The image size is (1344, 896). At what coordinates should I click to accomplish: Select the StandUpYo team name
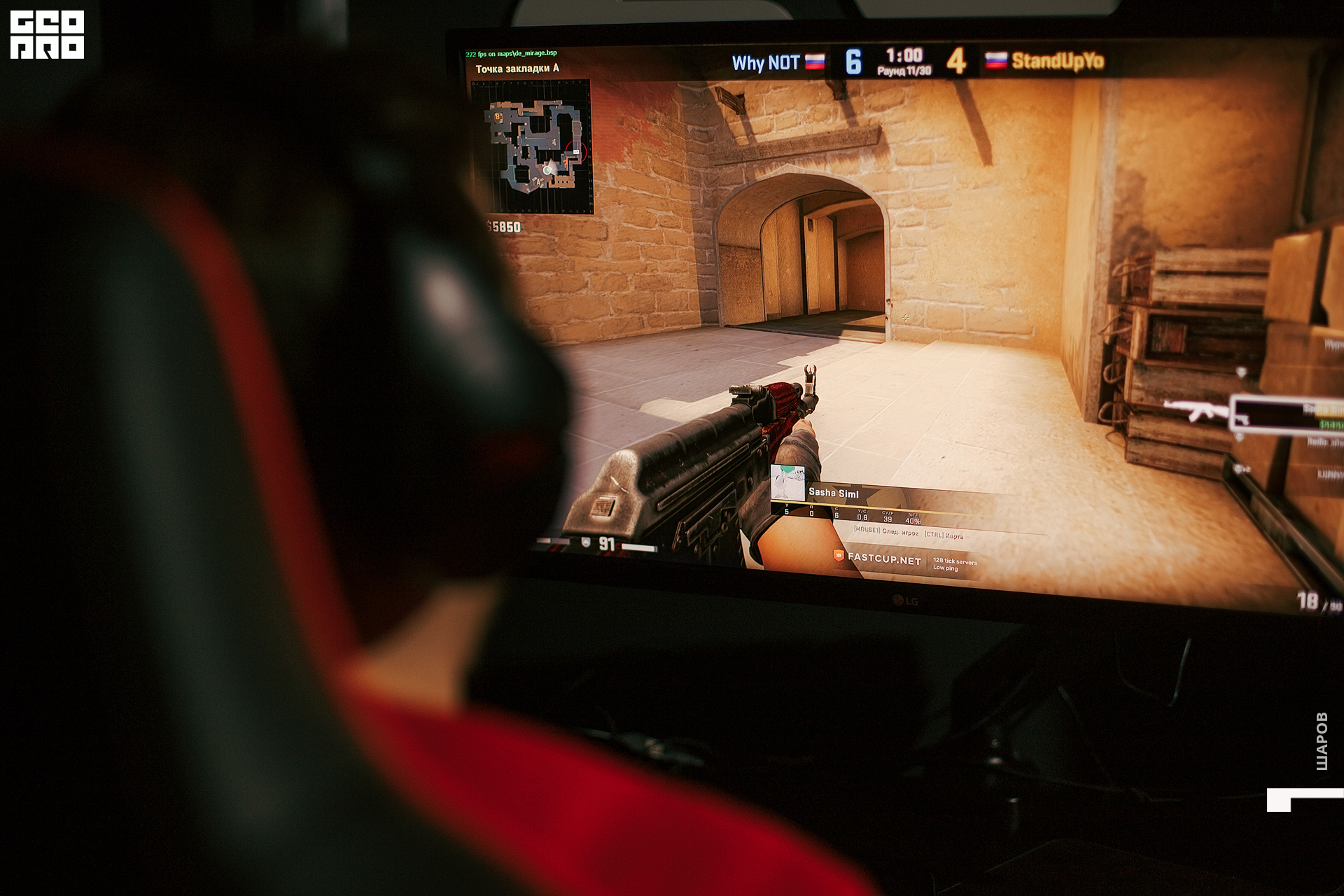(1058, 61)
